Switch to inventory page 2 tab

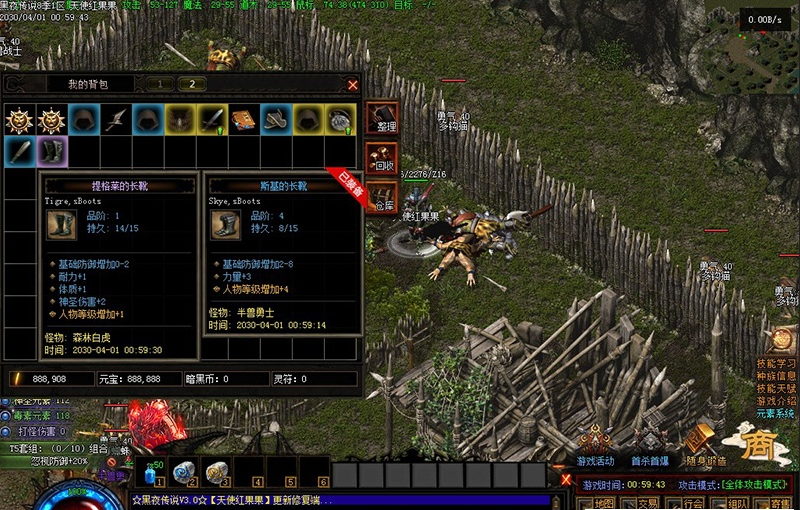[192, 84]
